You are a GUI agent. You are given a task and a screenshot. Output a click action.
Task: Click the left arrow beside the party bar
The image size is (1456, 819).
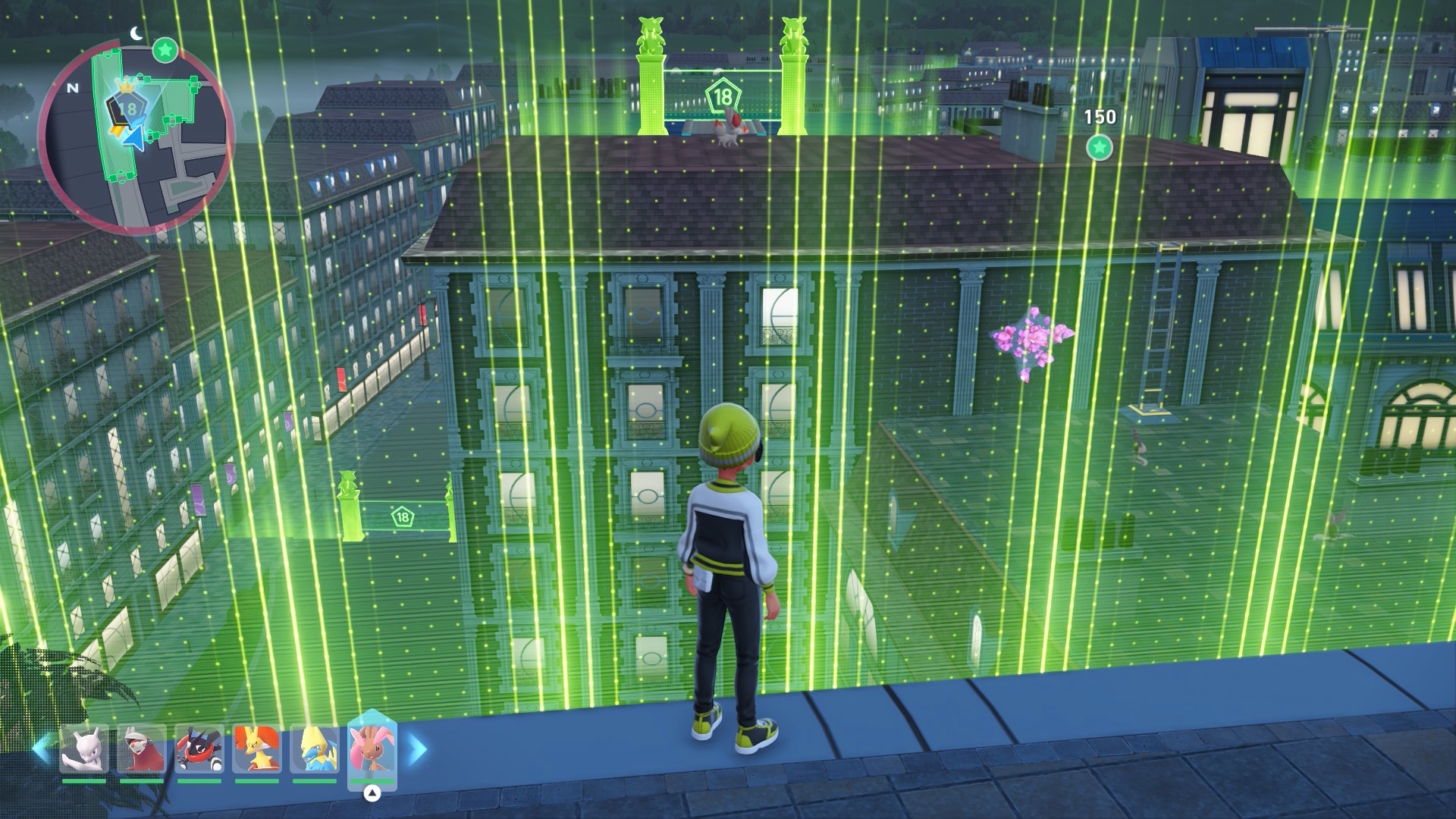[42, 750]
